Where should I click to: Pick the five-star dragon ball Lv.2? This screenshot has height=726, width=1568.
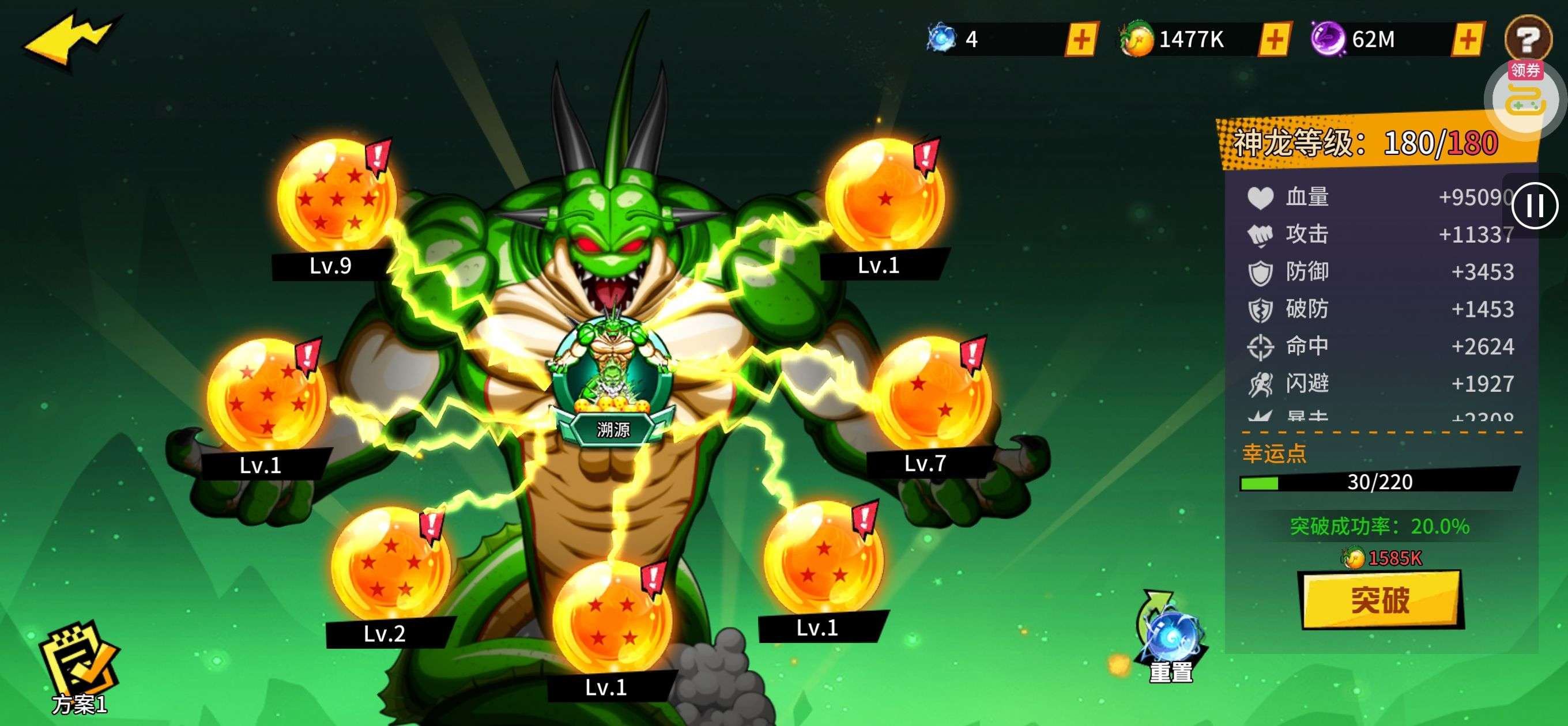390,565
